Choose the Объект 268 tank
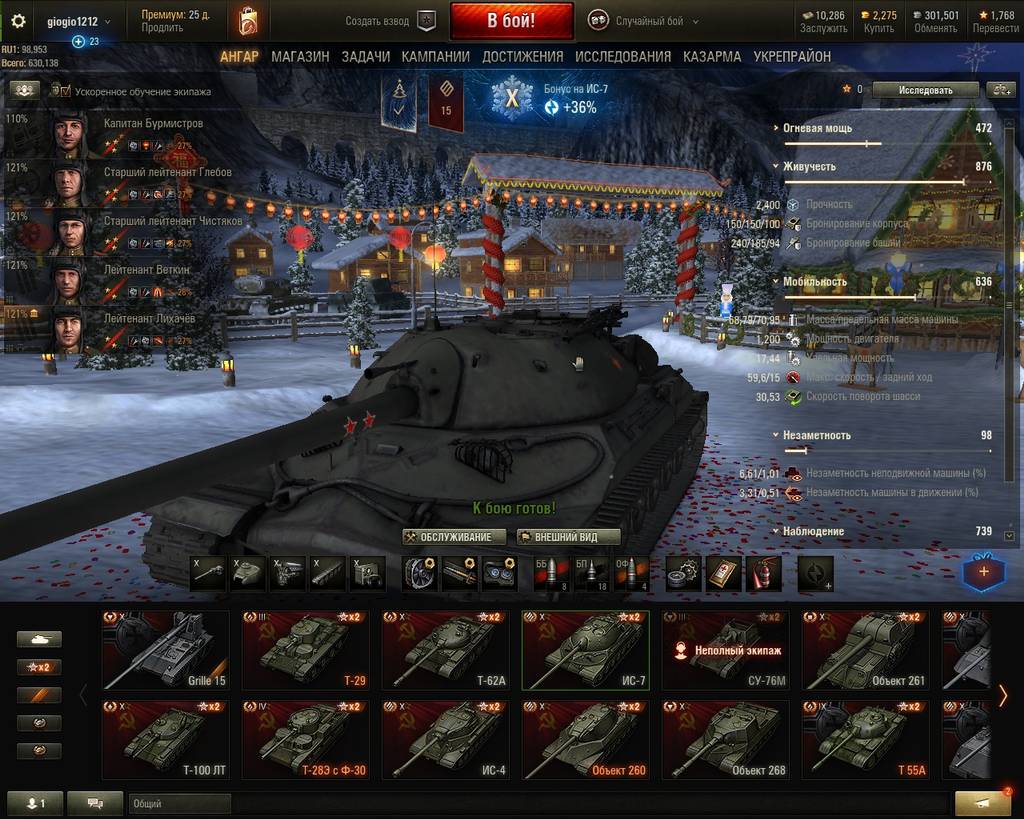 (x=725, y=740)
